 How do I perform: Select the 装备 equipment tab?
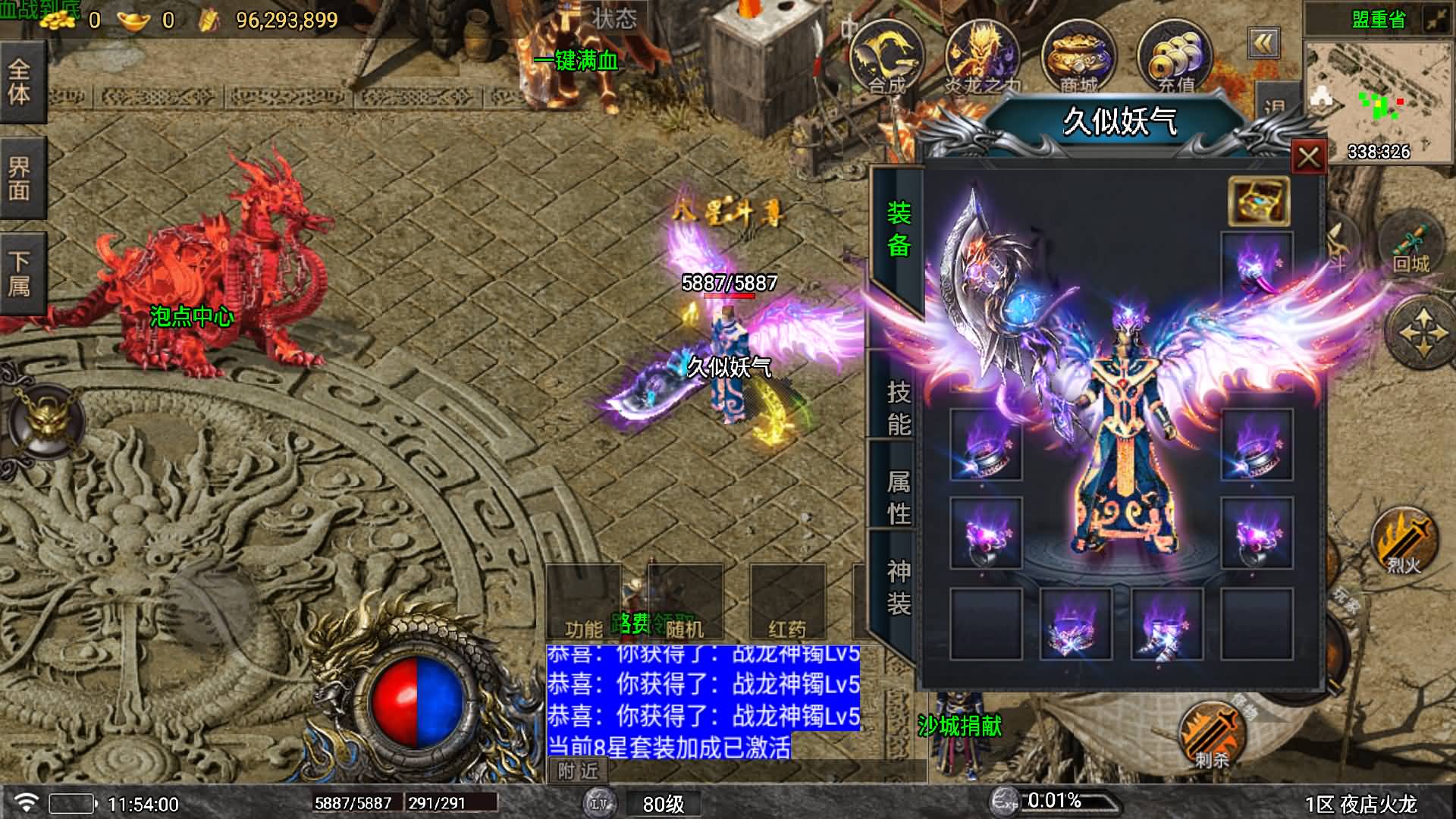click(x=899, y=228)
